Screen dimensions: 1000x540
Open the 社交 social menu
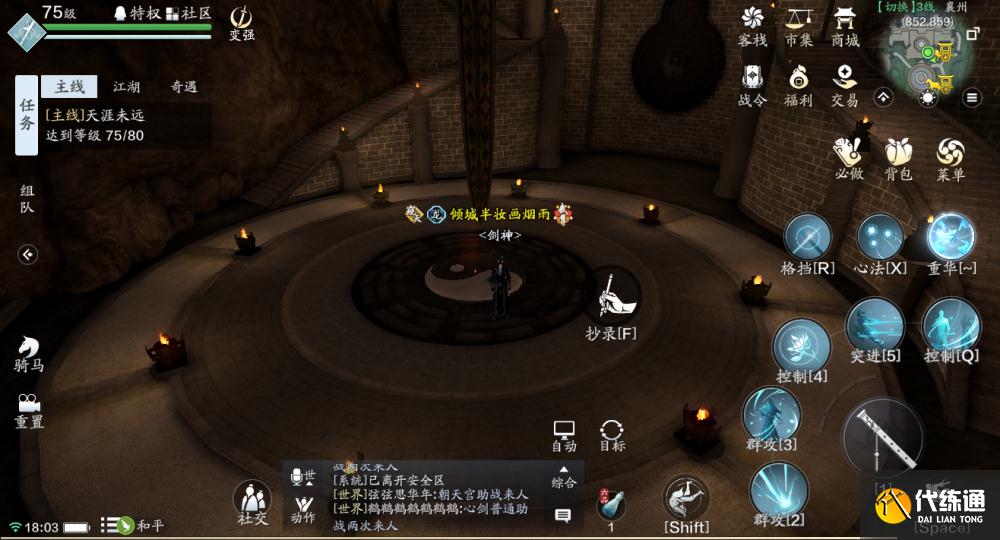click(x=252, y=501)
